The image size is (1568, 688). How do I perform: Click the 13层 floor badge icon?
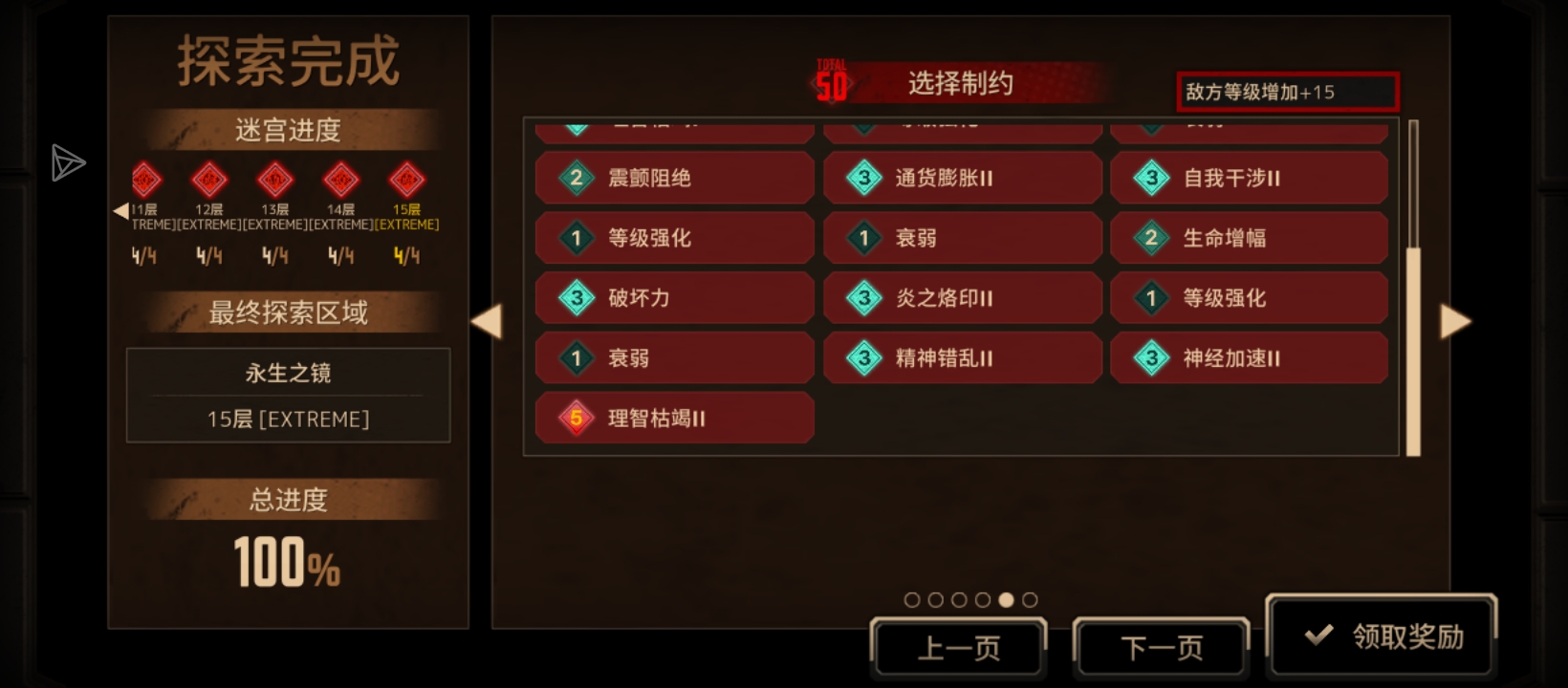pyautogui.click(x=274, y=181)
